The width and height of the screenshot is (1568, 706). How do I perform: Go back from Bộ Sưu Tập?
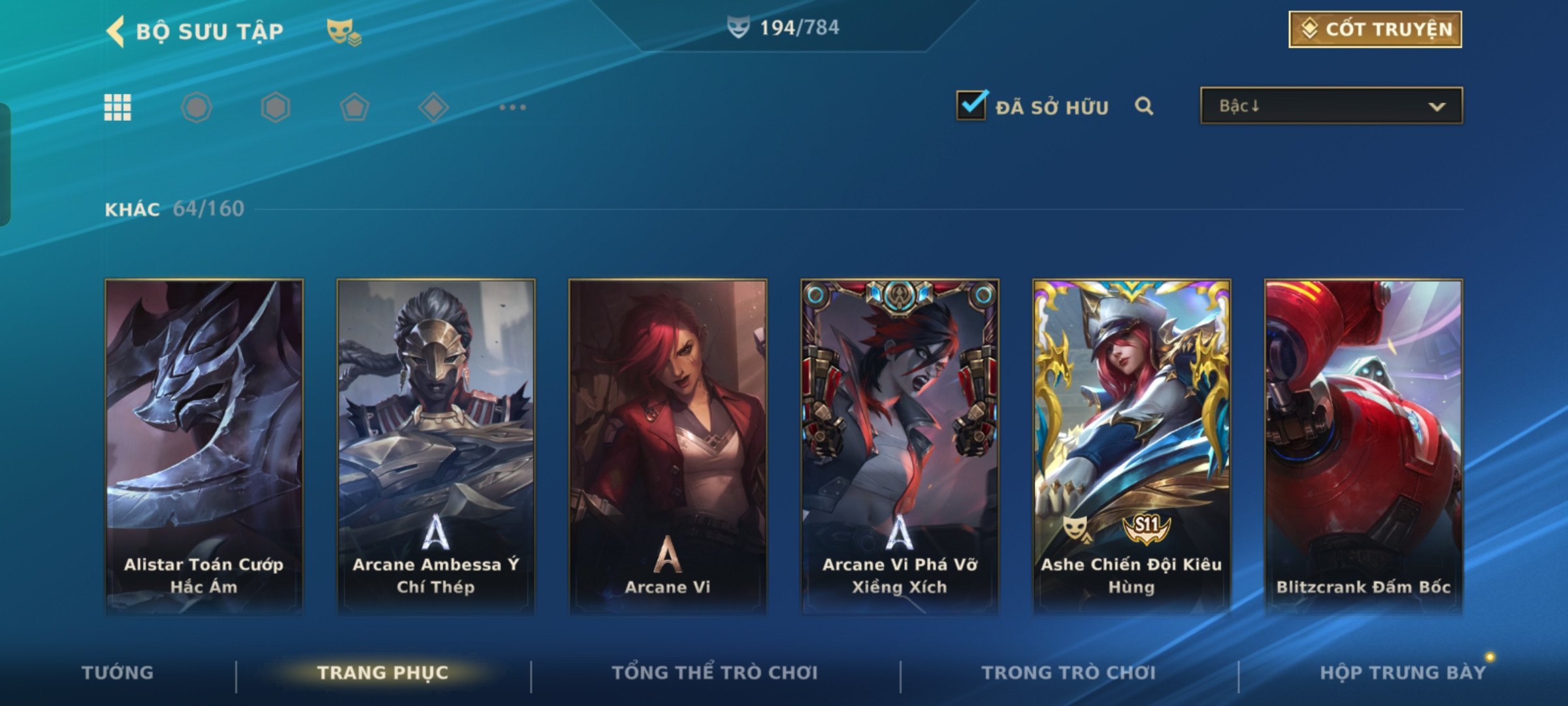coord(116,31)
